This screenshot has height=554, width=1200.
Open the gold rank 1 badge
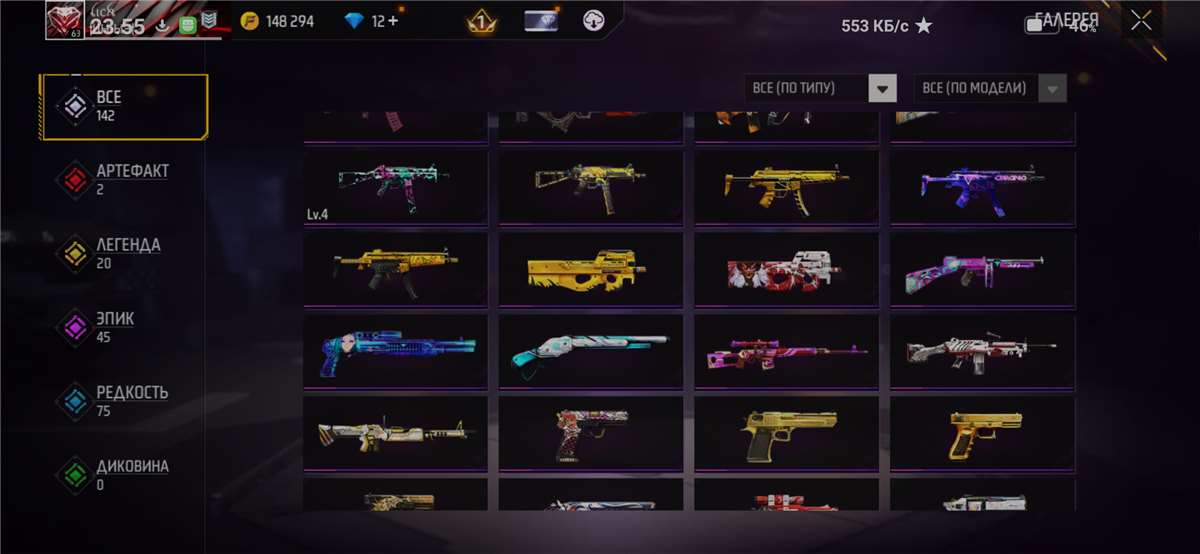click(482, 21)
